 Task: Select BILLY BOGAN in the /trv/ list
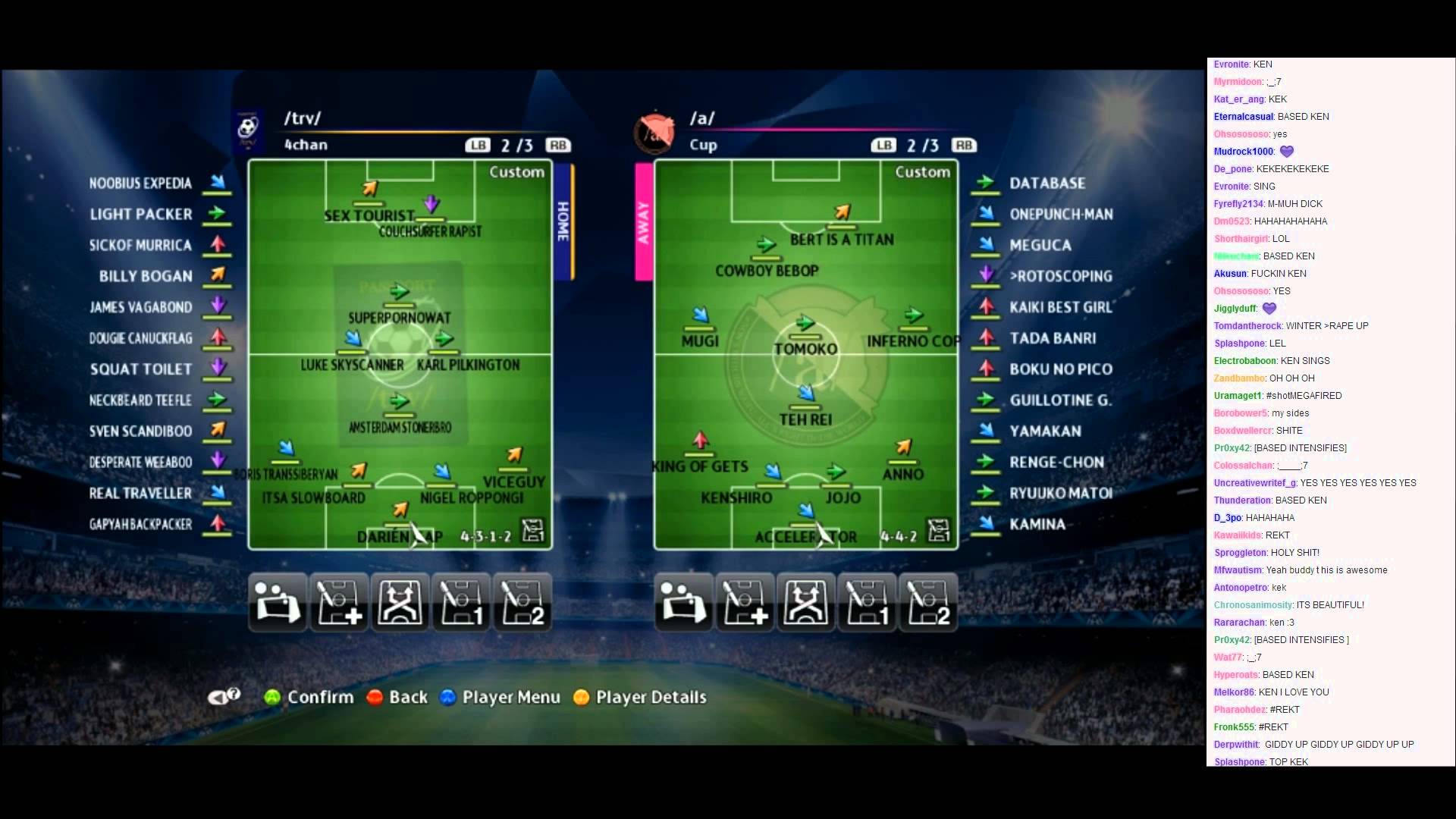tap(146, 276)
